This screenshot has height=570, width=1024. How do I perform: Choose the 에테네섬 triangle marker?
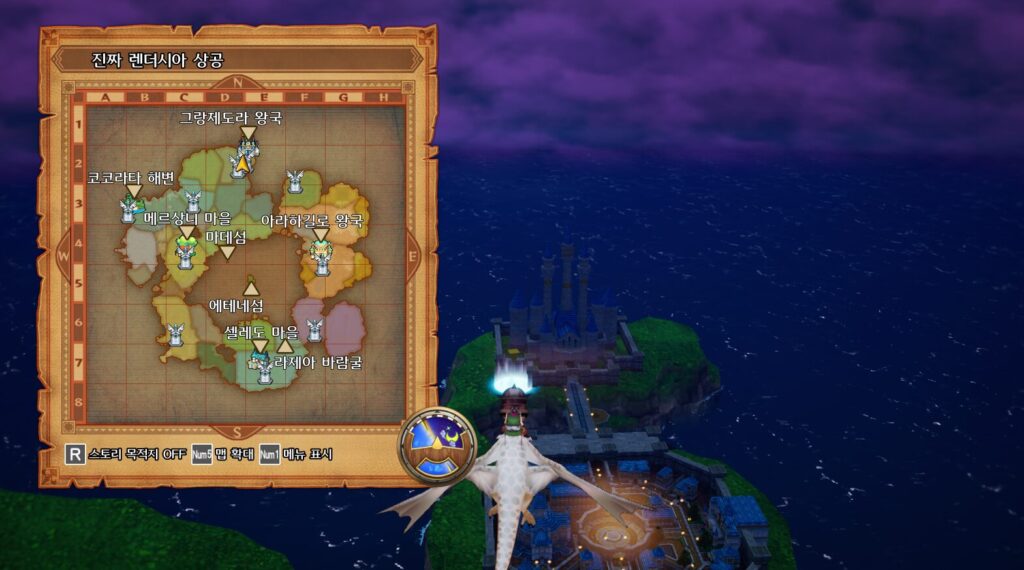pyautogui.click(x=250, y=288)
